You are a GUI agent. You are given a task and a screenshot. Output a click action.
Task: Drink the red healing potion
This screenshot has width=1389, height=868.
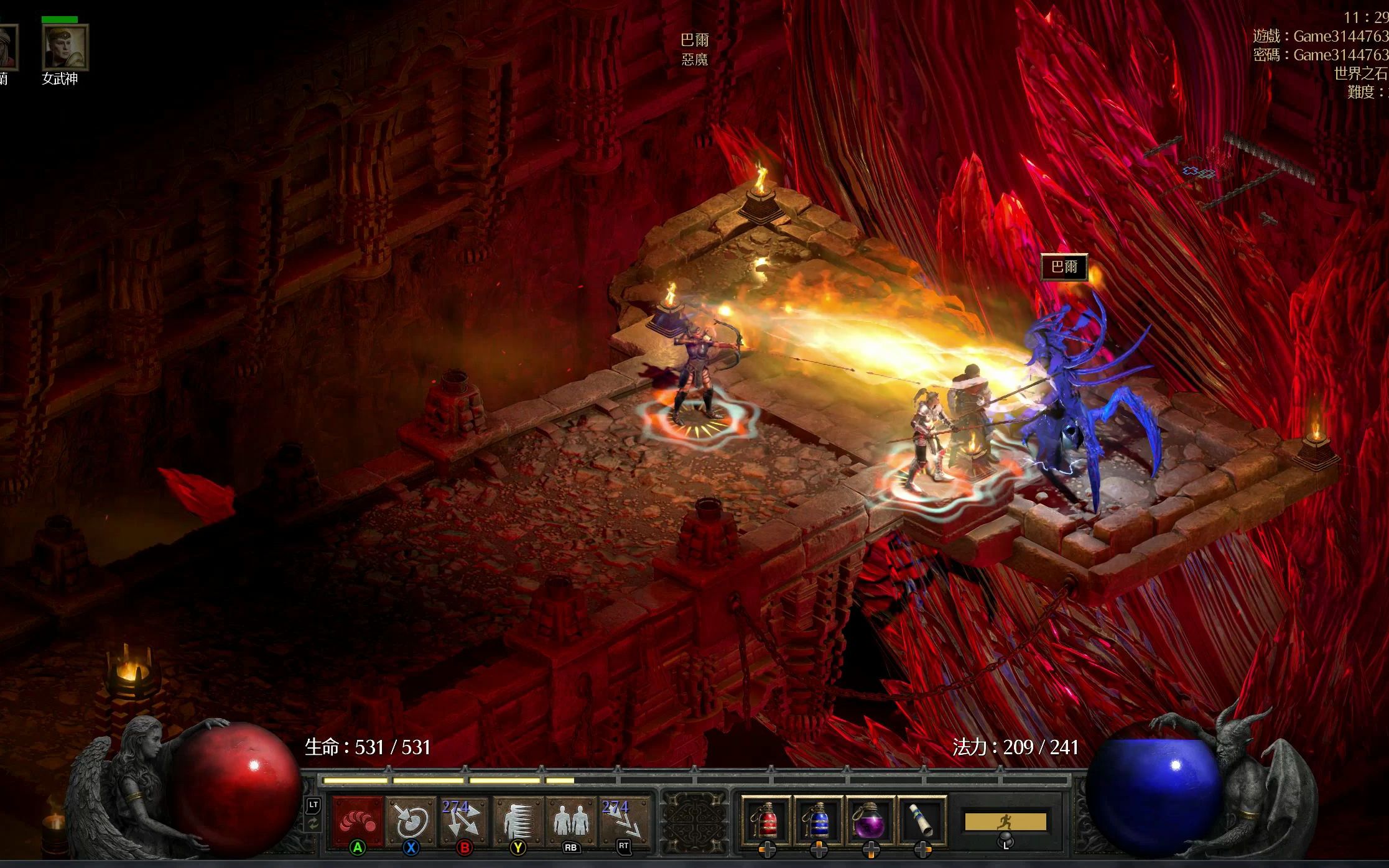[766, 821]
